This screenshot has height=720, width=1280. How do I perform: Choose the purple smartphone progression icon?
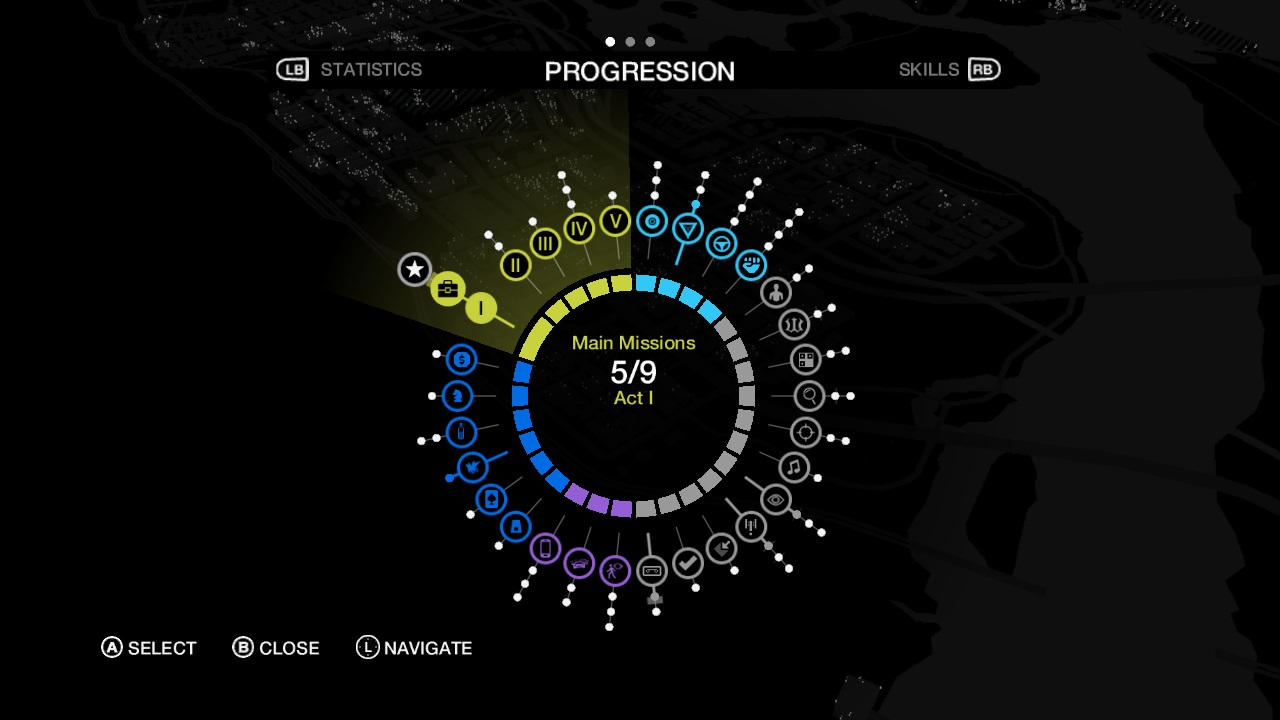545,548
